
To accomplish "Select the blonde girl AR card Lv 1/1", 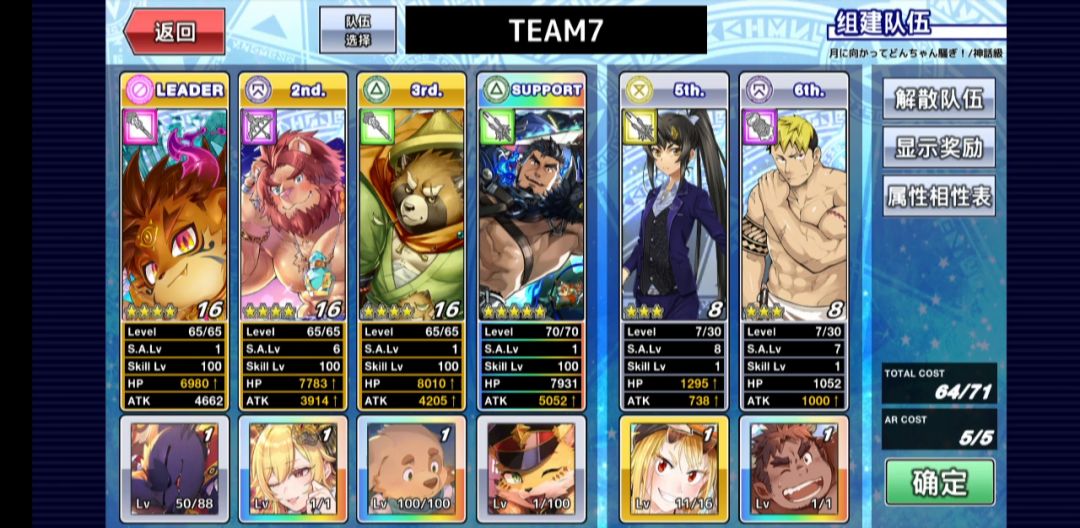I will point(294,468).
